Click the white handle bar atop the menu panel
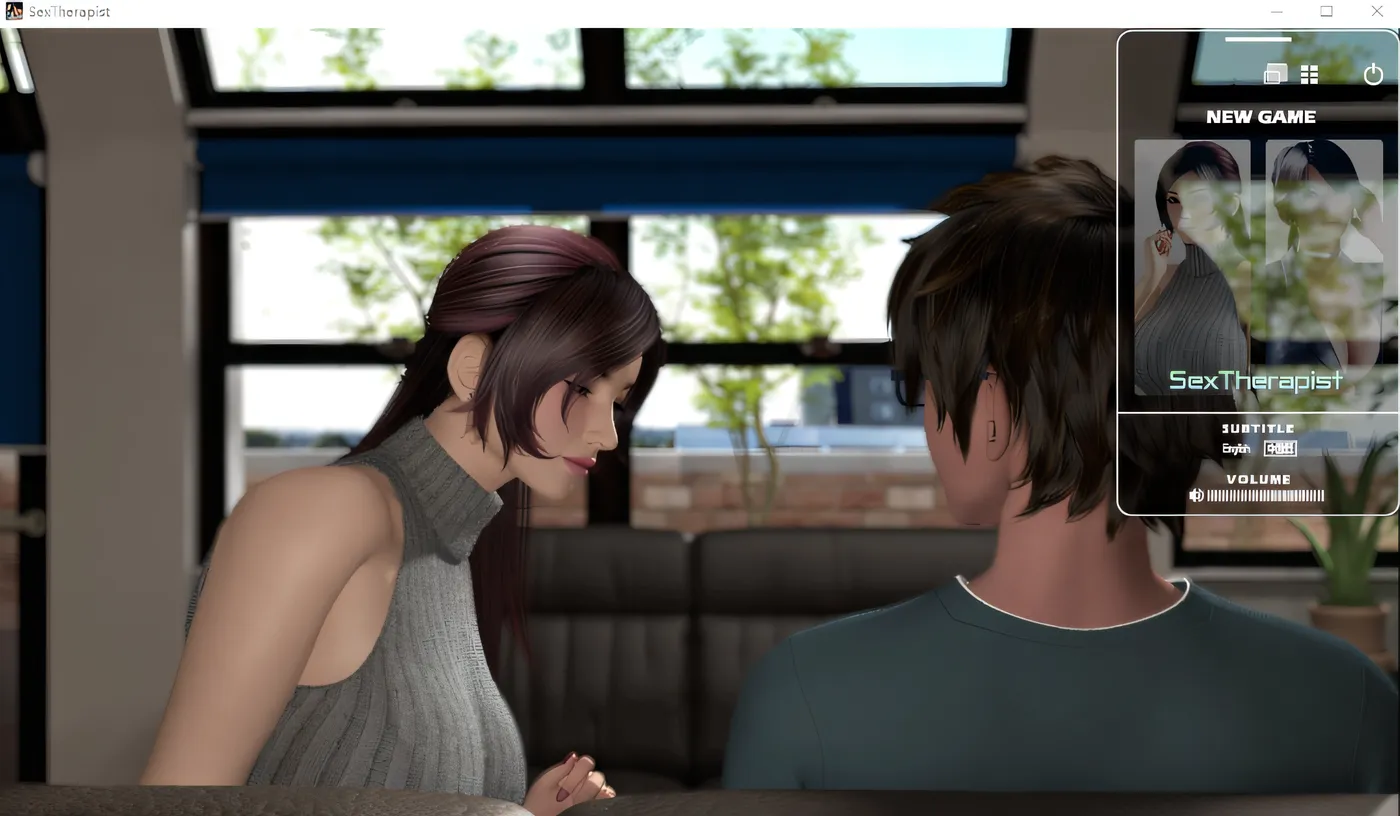 [x=1258, y=37]
